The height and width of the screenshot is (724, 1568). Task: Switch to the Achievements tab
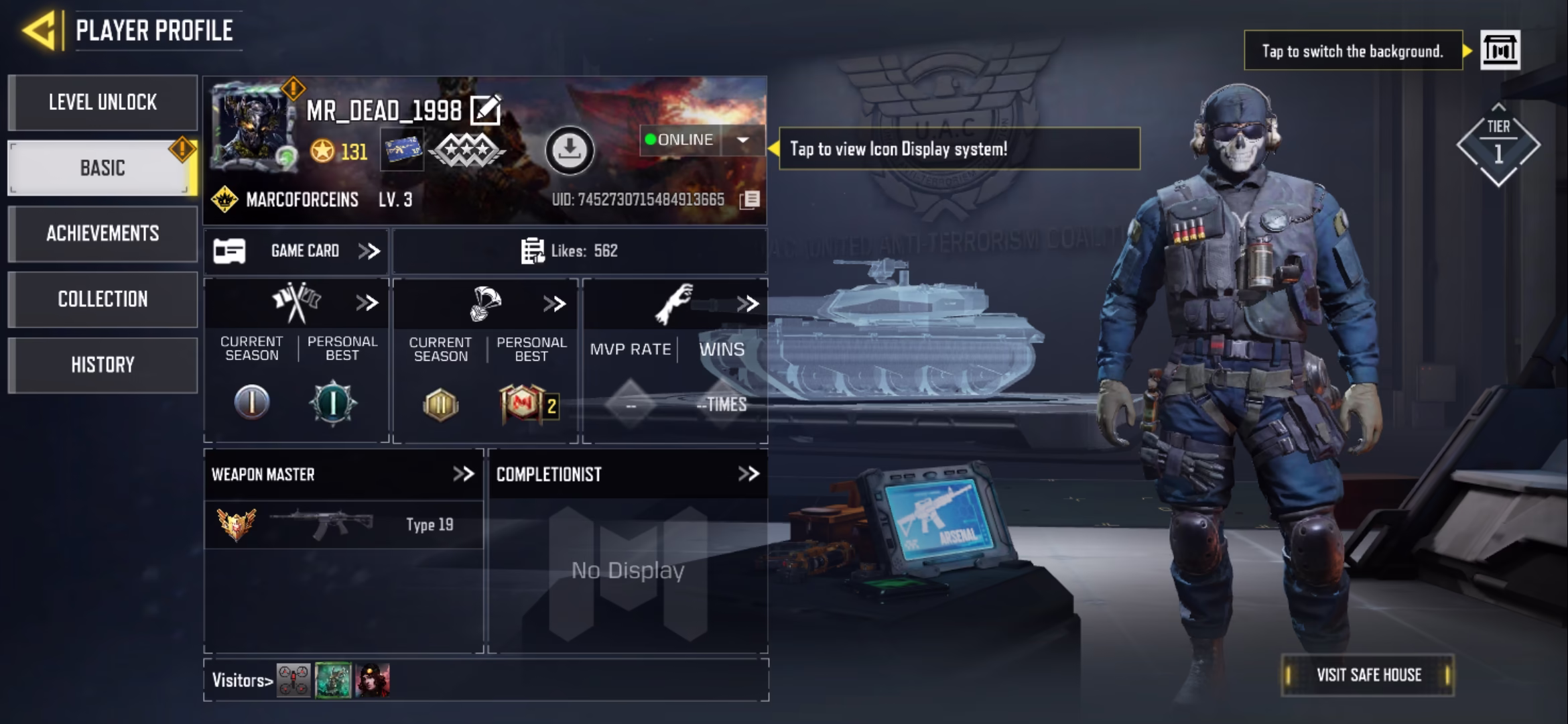pyautogui.click(x=103, y=233)
